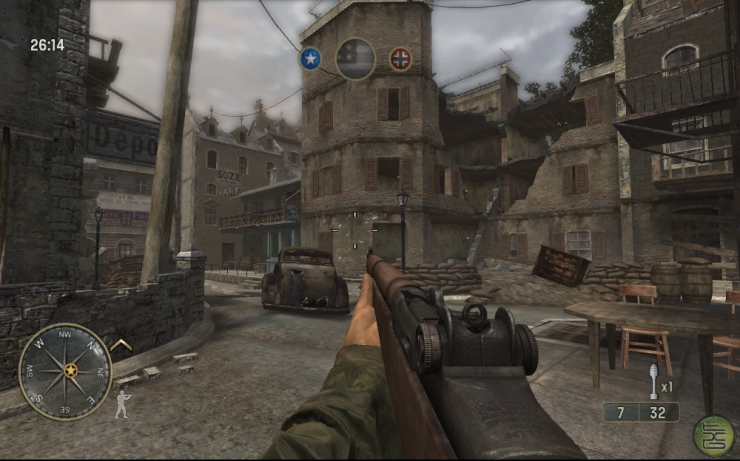Select the standing soldier stance icon
The height and width of the screenshot is (461, 740).
(122, 404)
